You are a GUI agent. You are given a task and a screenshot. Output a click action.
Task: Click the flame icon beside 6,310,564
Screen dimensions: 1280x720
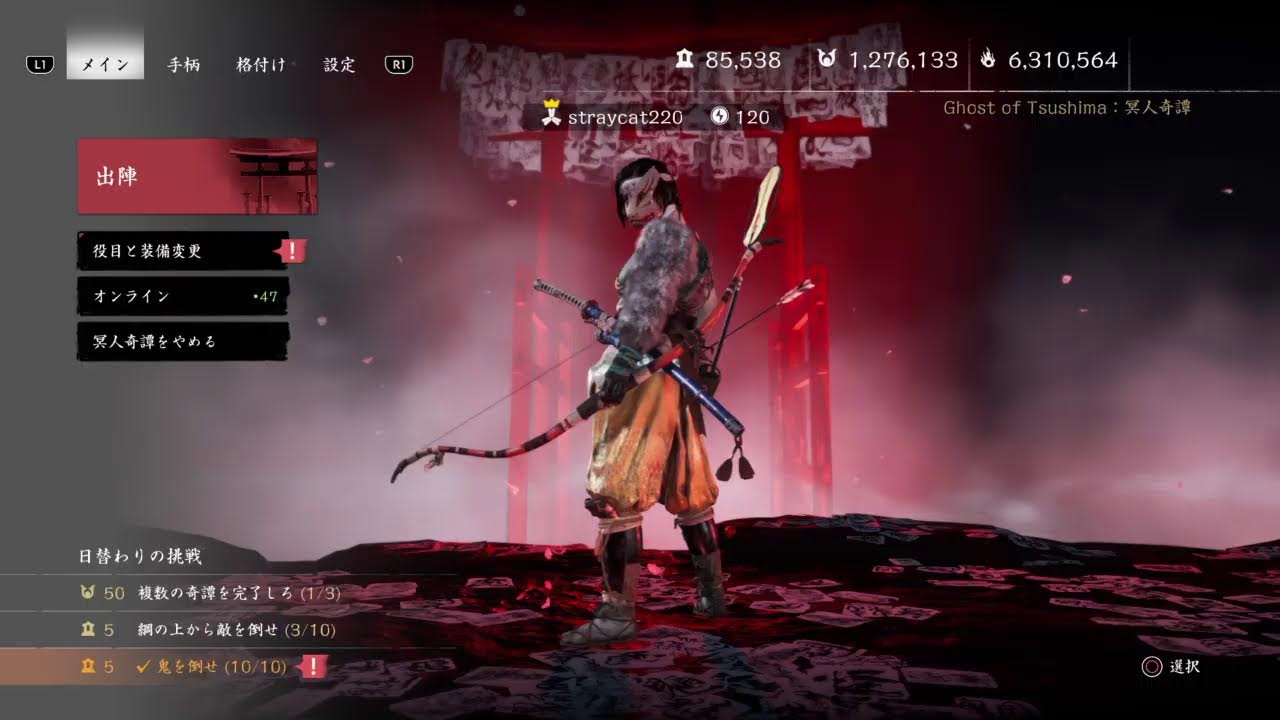pos(988,60)
